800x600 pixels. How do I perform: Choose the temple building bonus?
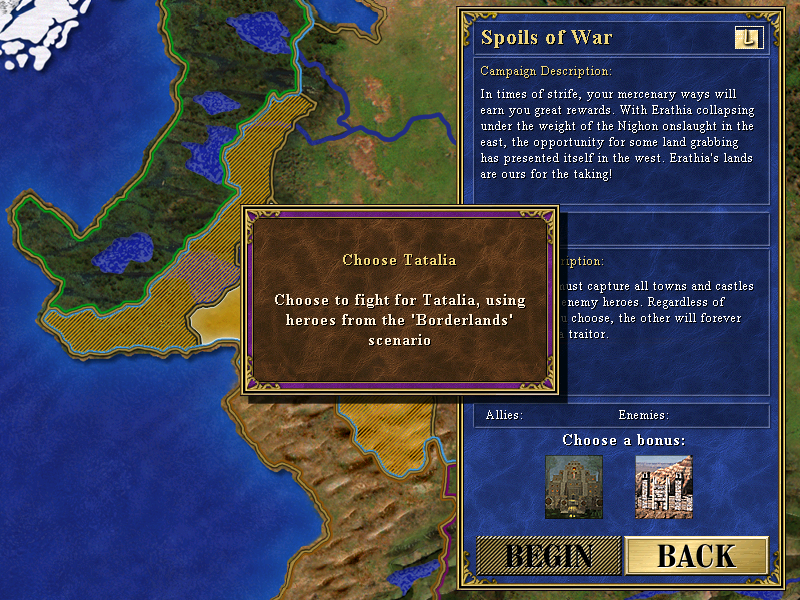point(574,487)
